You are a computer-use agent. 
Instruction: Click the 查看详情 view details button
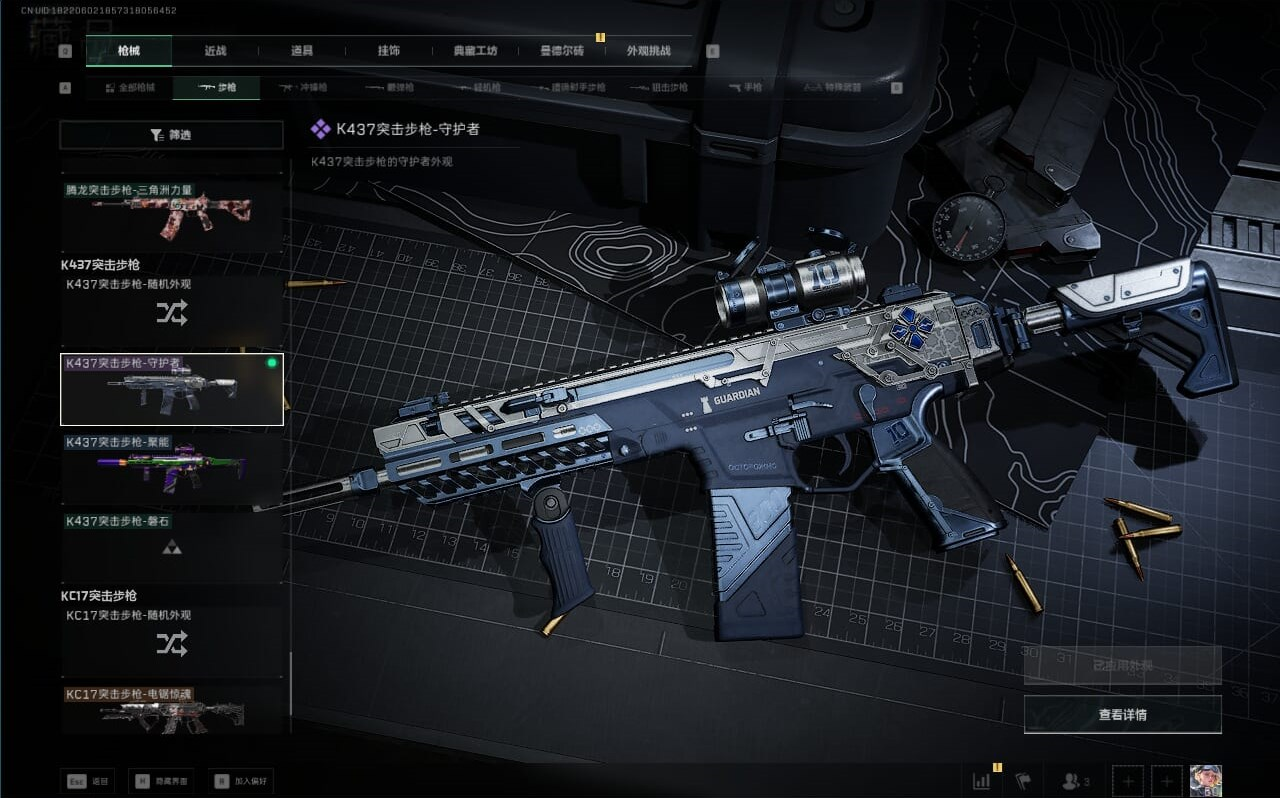pos(1122,715)
